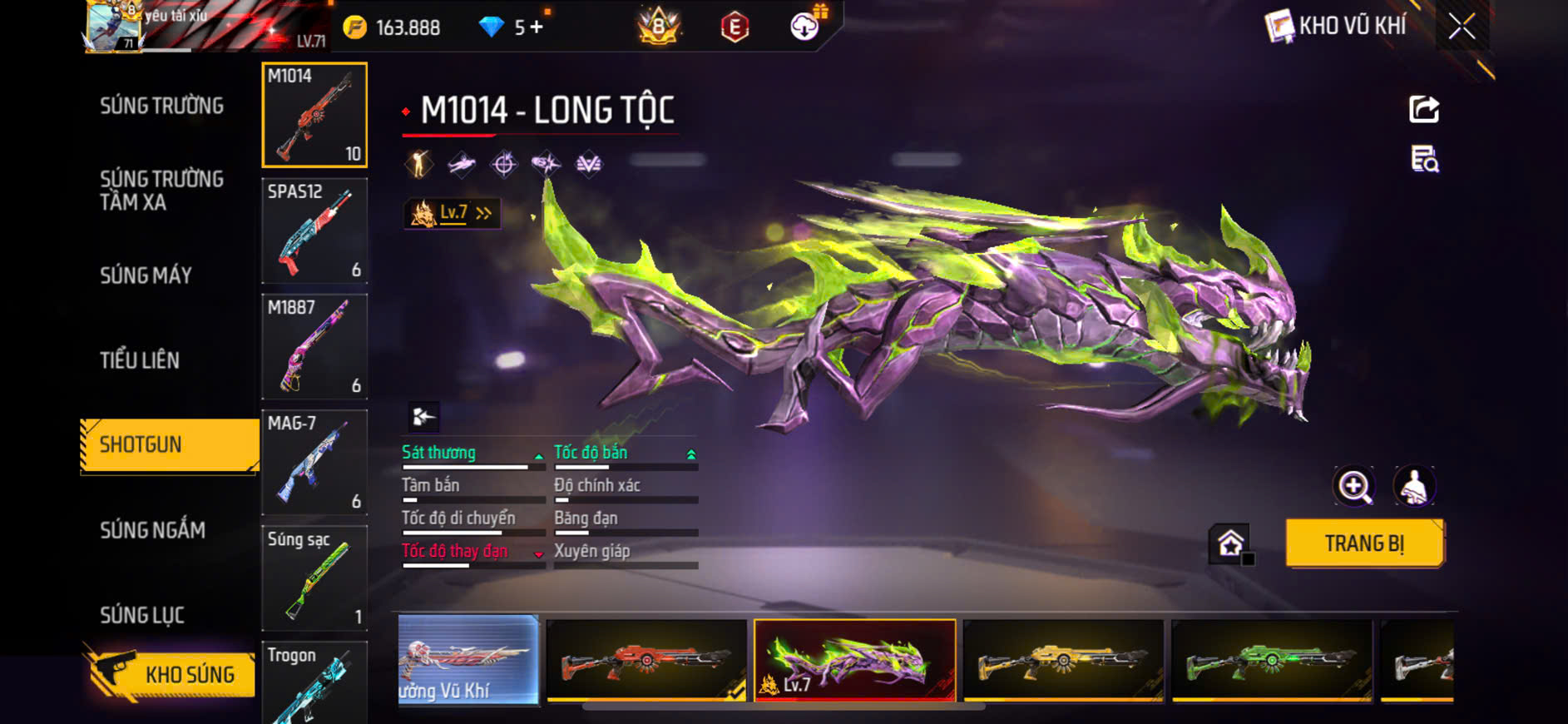Switch to SÚNG LỤC category
The image size is (1568, 724).
click(x=142, y=615)
